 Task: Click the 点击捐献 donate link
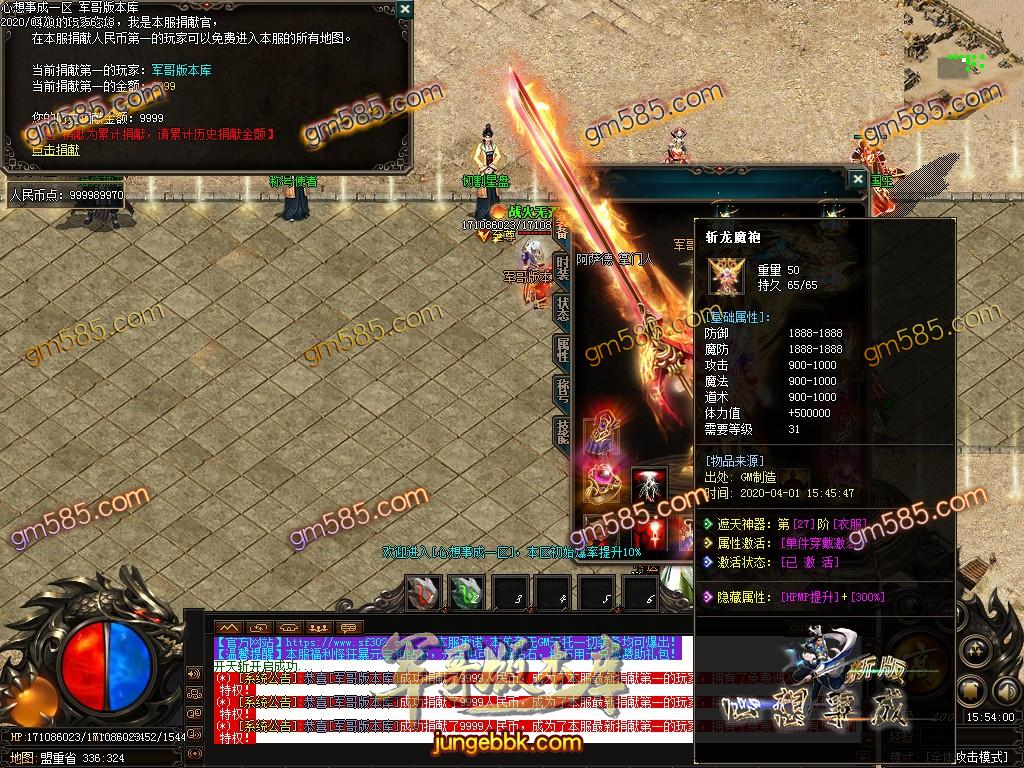56,150
